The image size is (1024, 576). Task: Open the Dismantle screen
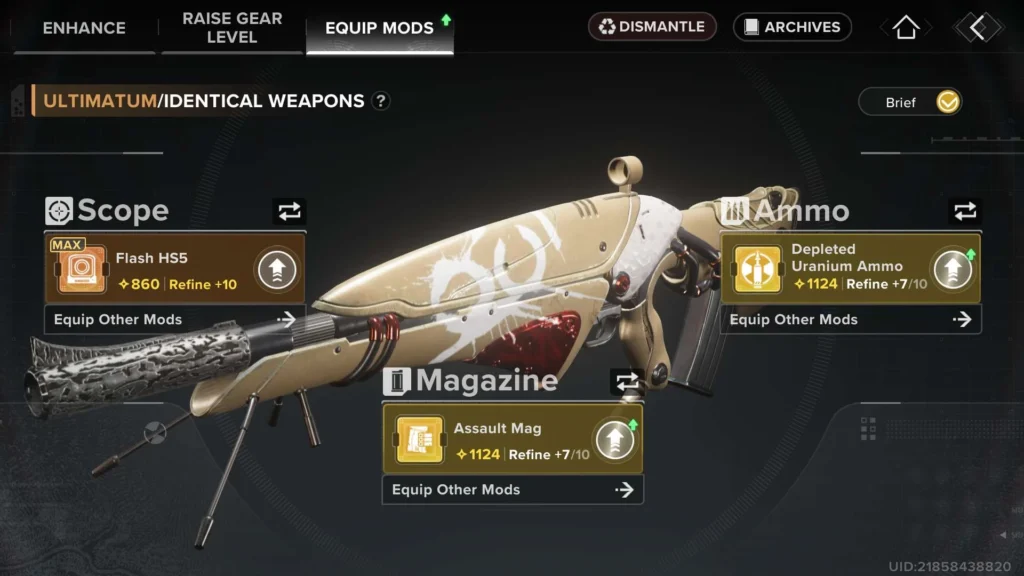coord(652,27)
